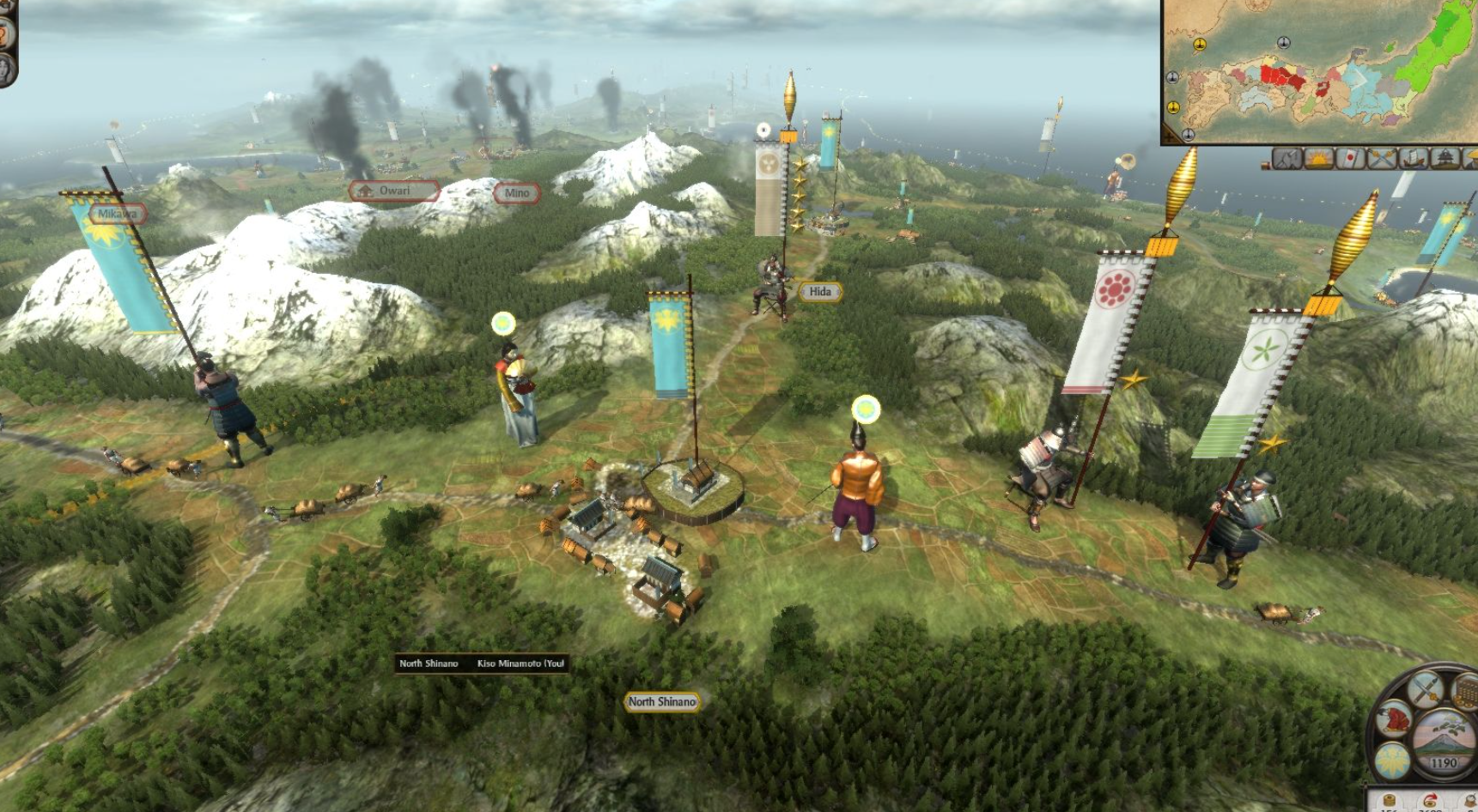This screenshot has width=1478, height=812.
Task: Click the rising sun toolbar icon
Action: (1317, 160)
